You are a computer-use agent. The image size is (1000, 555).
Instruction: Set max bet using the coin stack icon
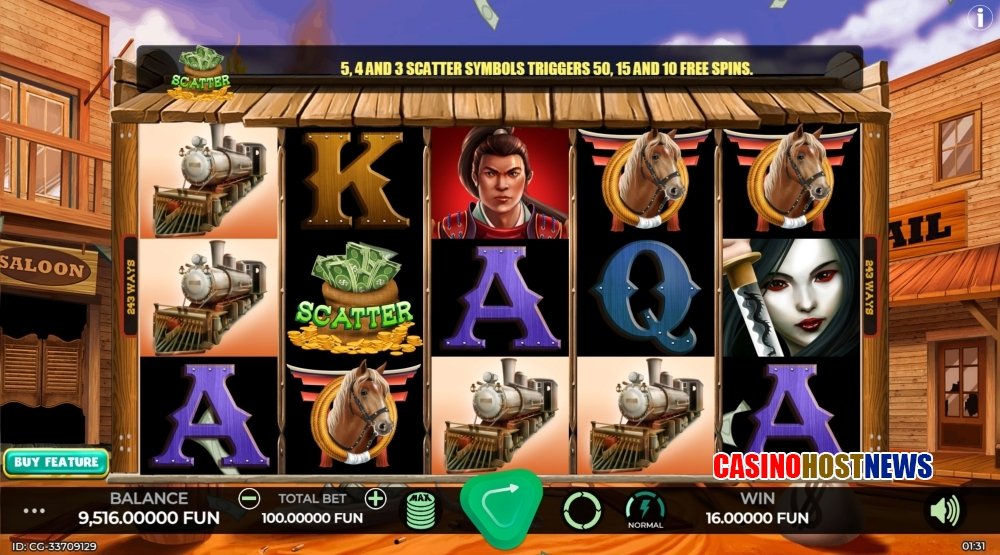(422, 511)
